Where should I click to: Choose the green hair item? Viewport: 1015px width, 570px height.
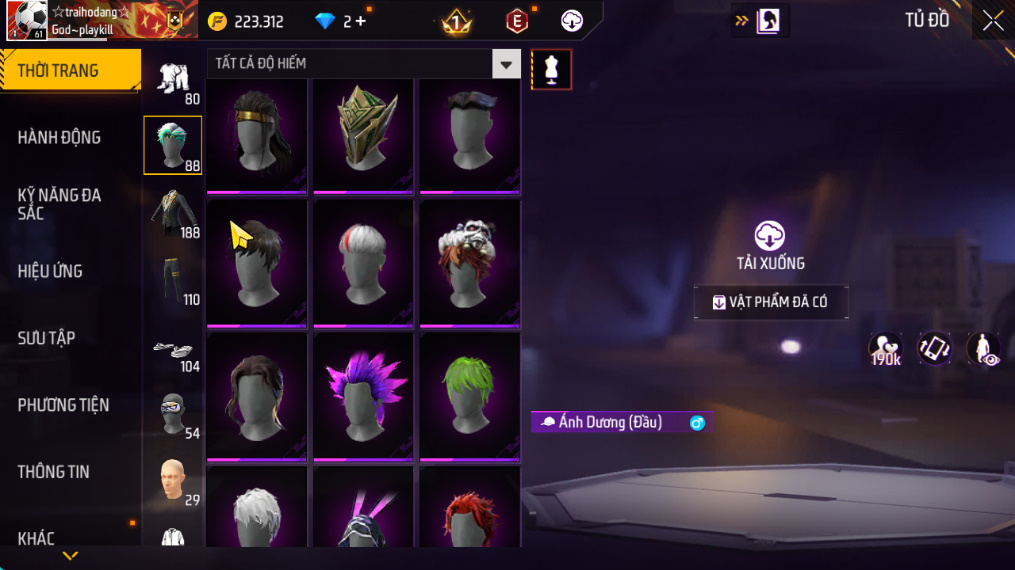[x=470, y=395]
